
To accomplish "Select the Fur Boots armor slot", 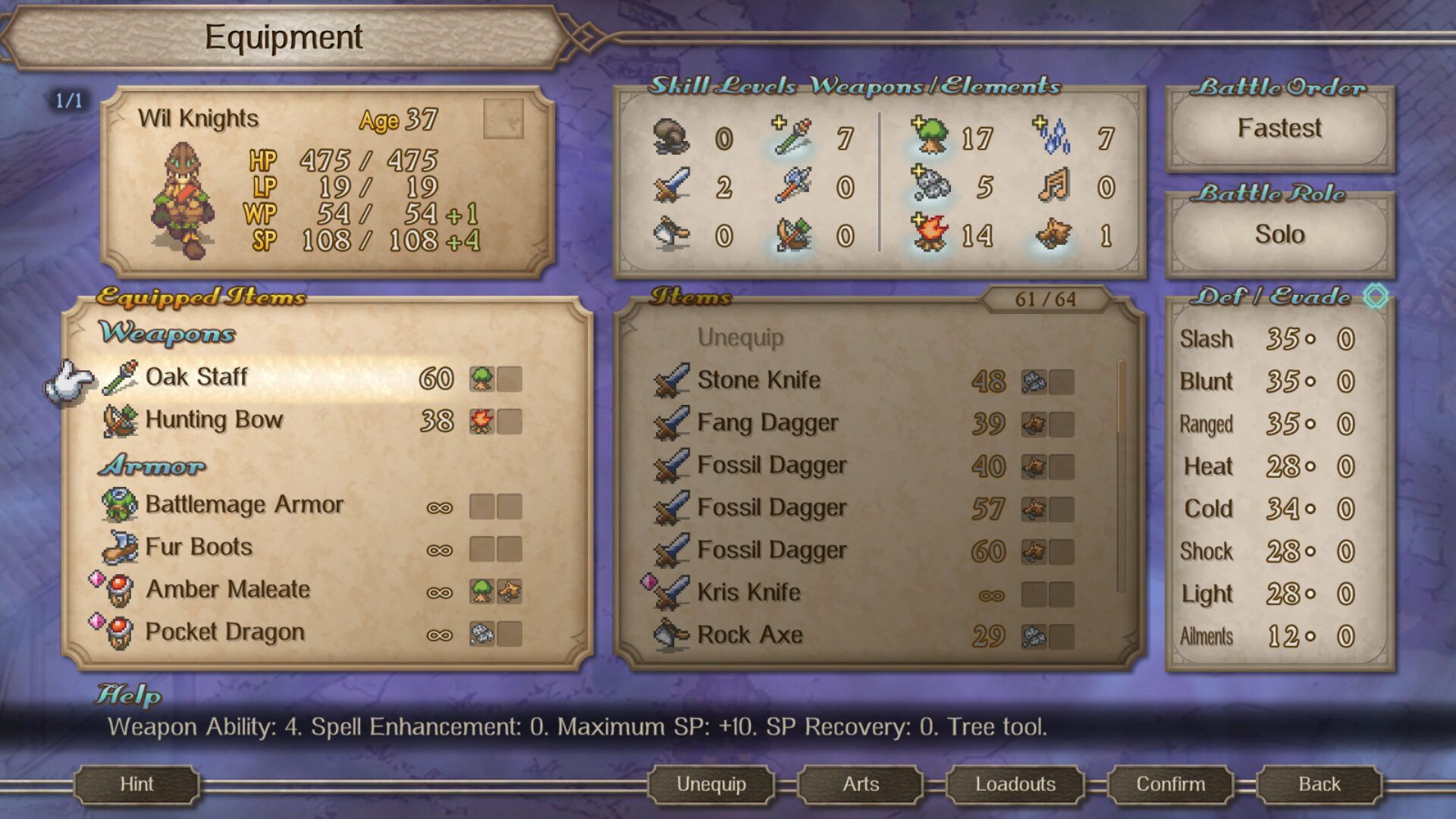I will point(199,548).
